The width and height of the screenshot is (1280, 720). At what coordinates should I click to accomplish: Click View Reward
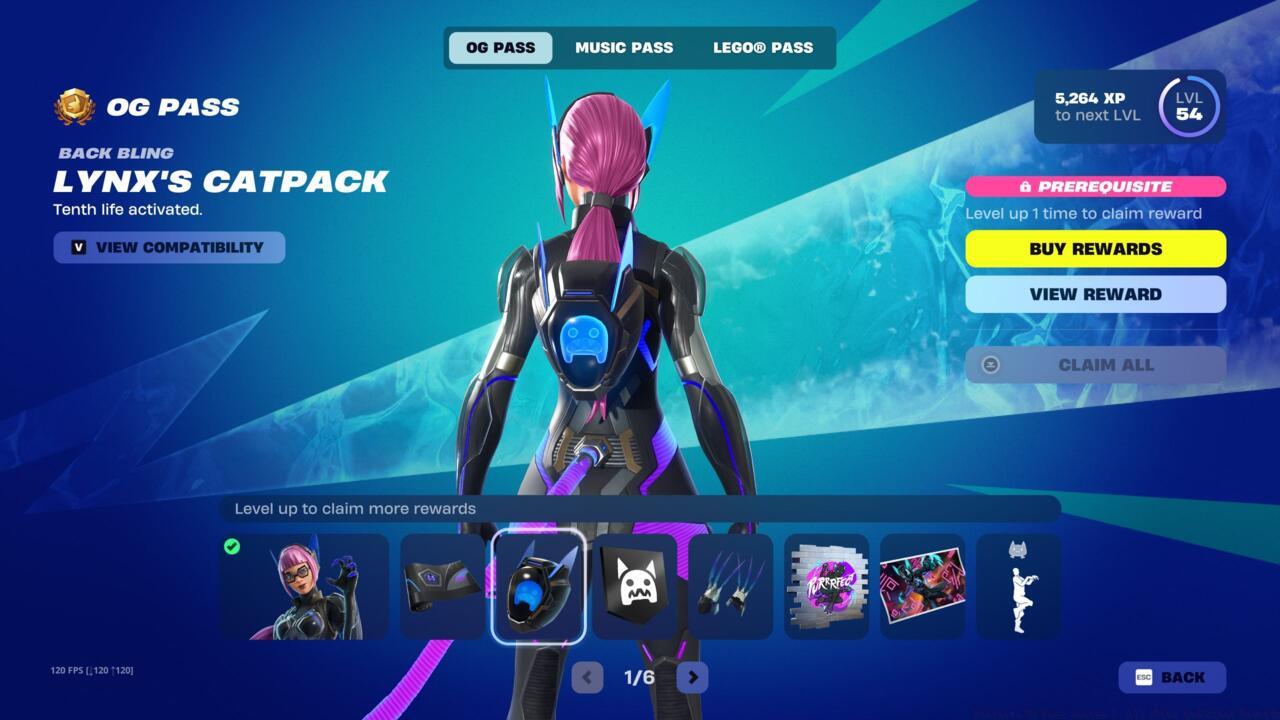pyautogui.click(x=1095, y=294)
